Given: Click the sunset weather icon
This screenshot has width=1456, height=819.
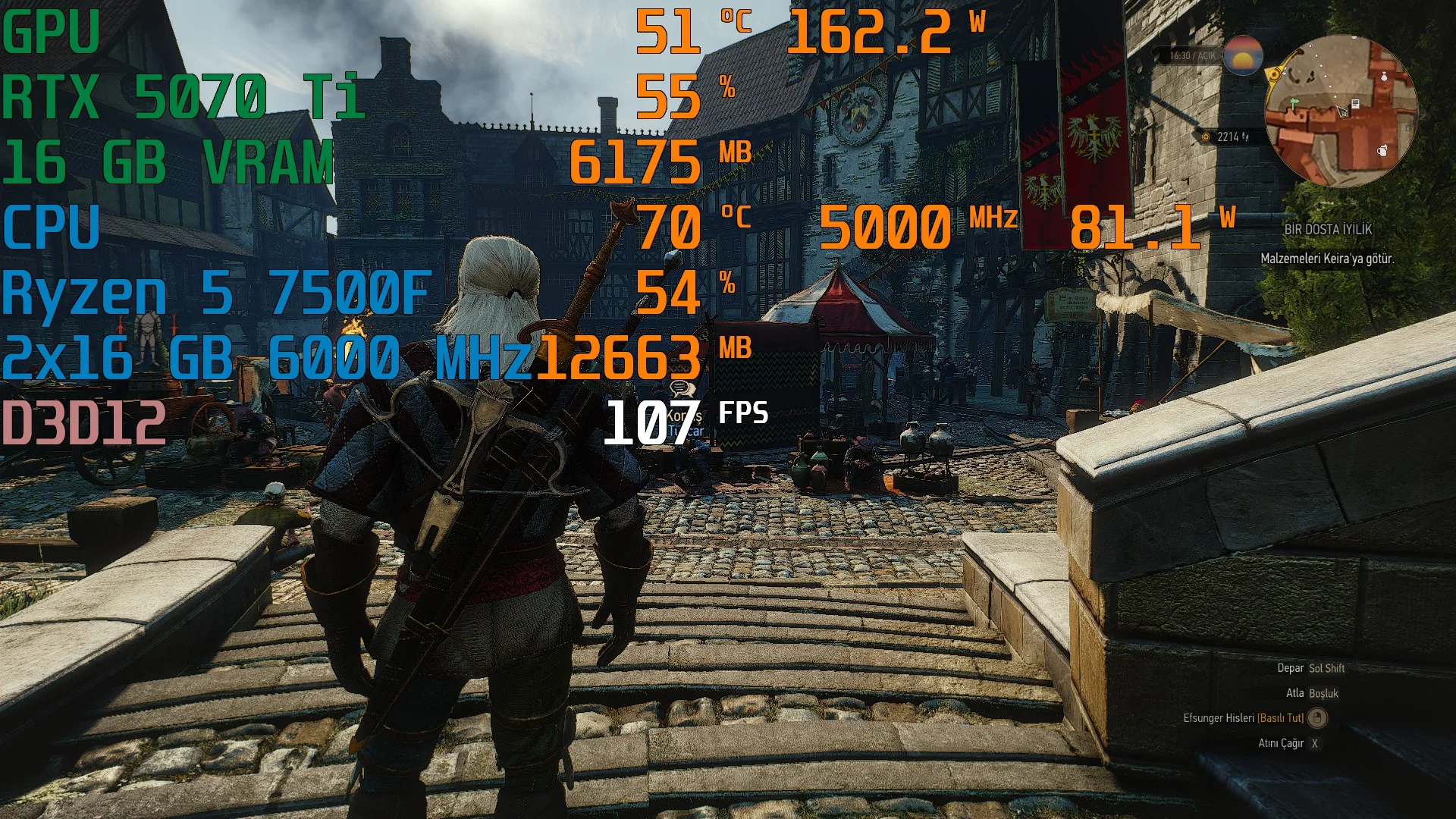Looking at the screenshot, I should (1242, 55).
